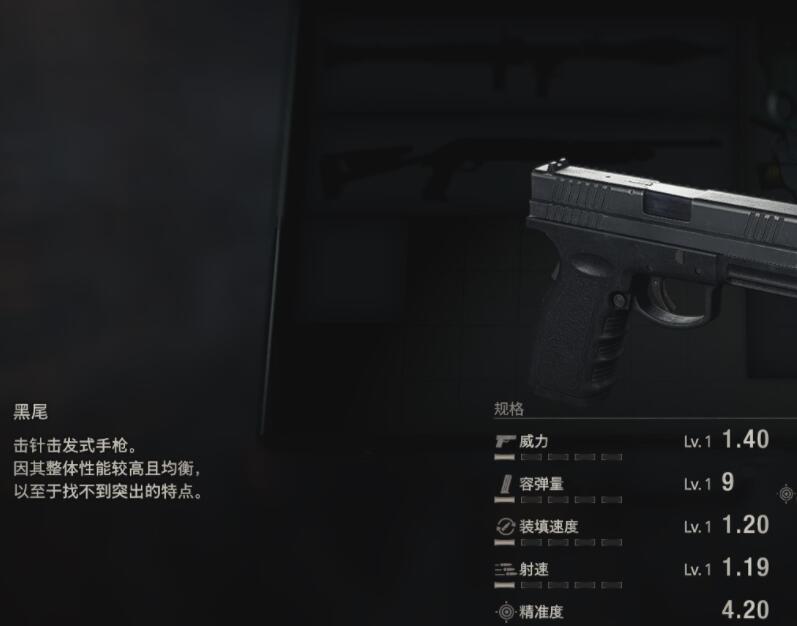Screen dimensions: 797x626
Task: Select the 装填速度 reload speed row
Action: (632, 528)
